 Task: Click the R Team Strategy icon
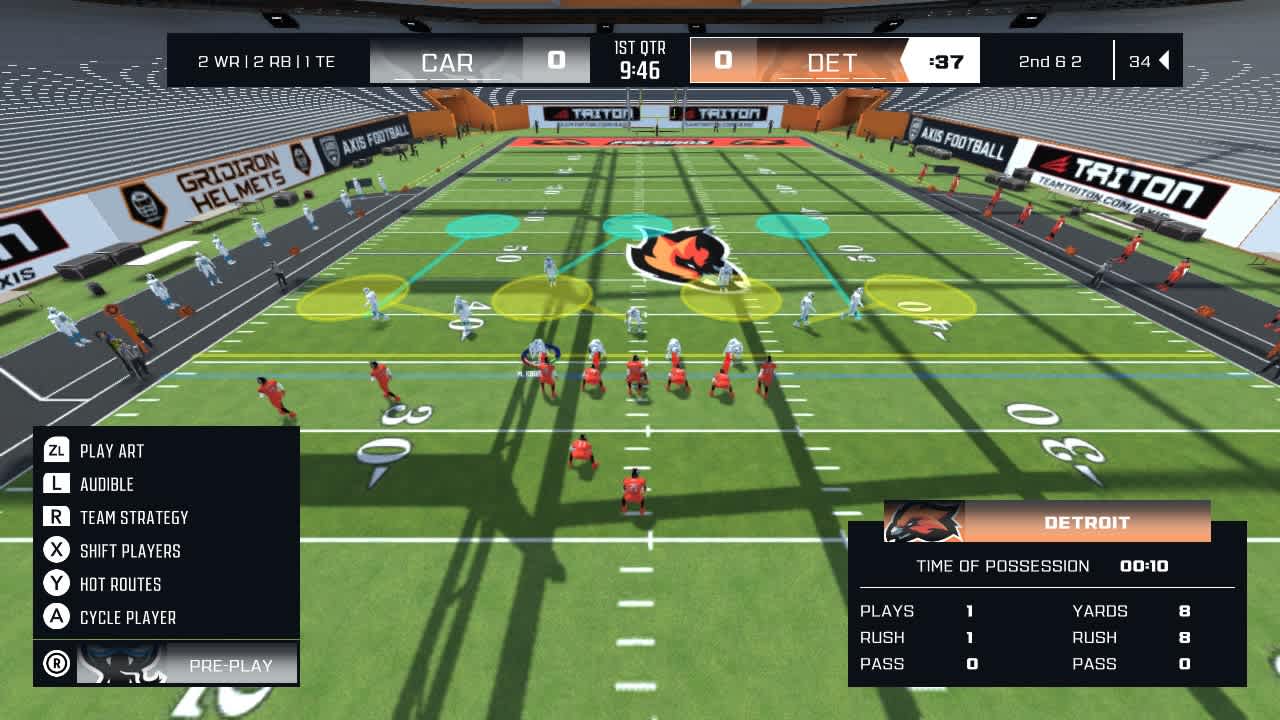59,517
